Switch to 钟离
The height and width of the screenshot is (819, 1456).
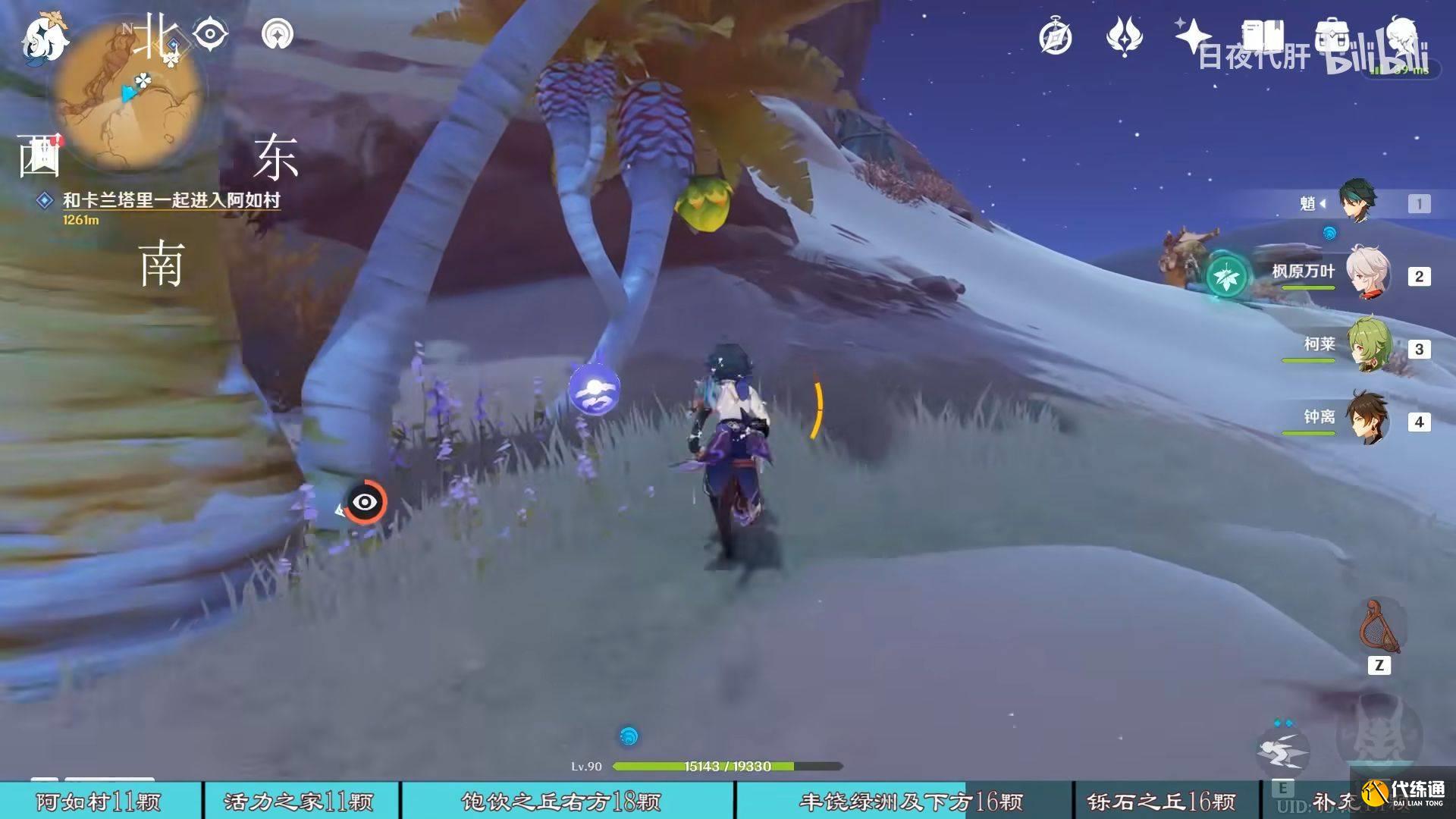1367,419
